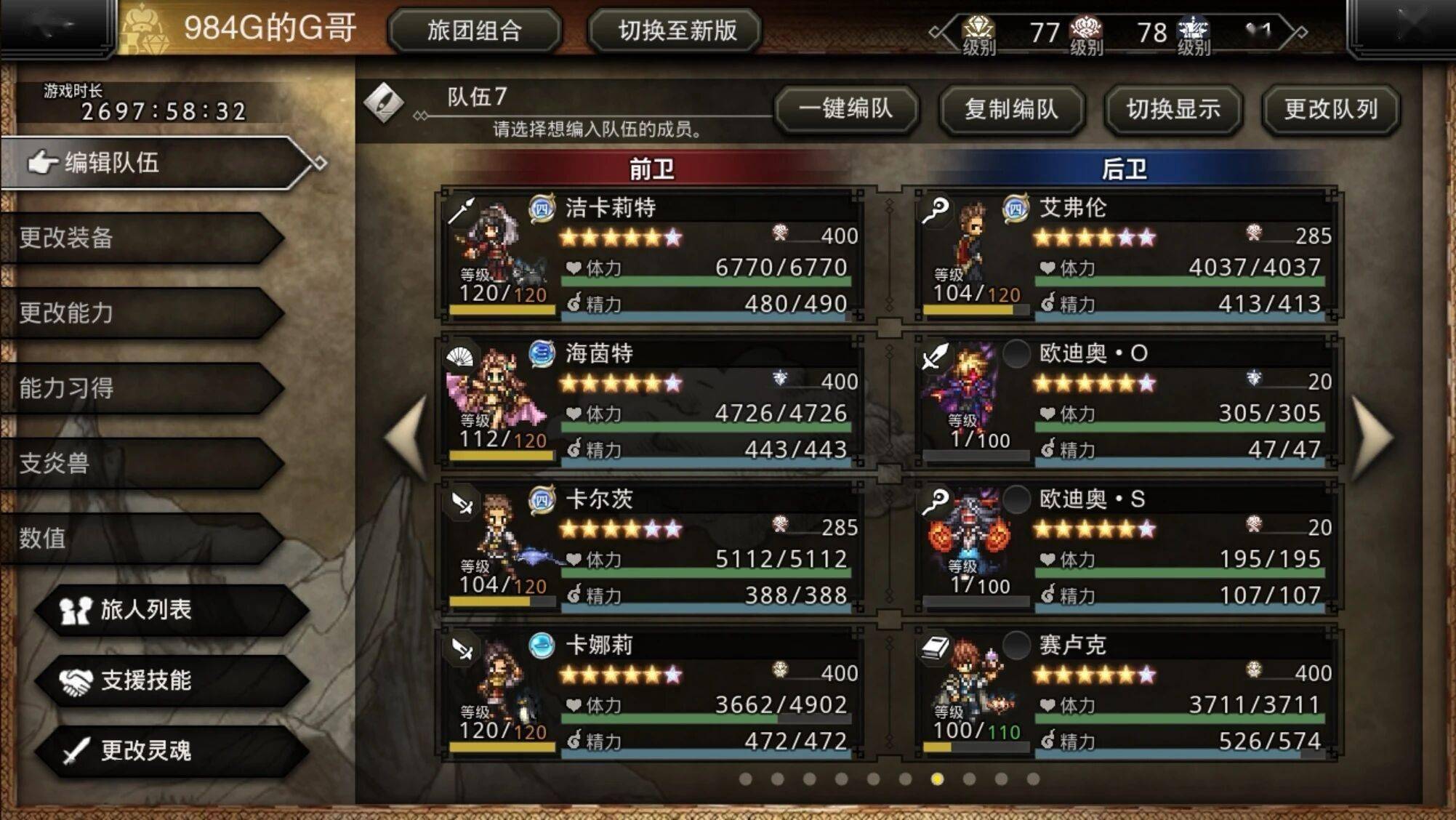Open the 更改装备 equipment menu
This screenshot has height=820, width=1456.
tap(138, 238)
